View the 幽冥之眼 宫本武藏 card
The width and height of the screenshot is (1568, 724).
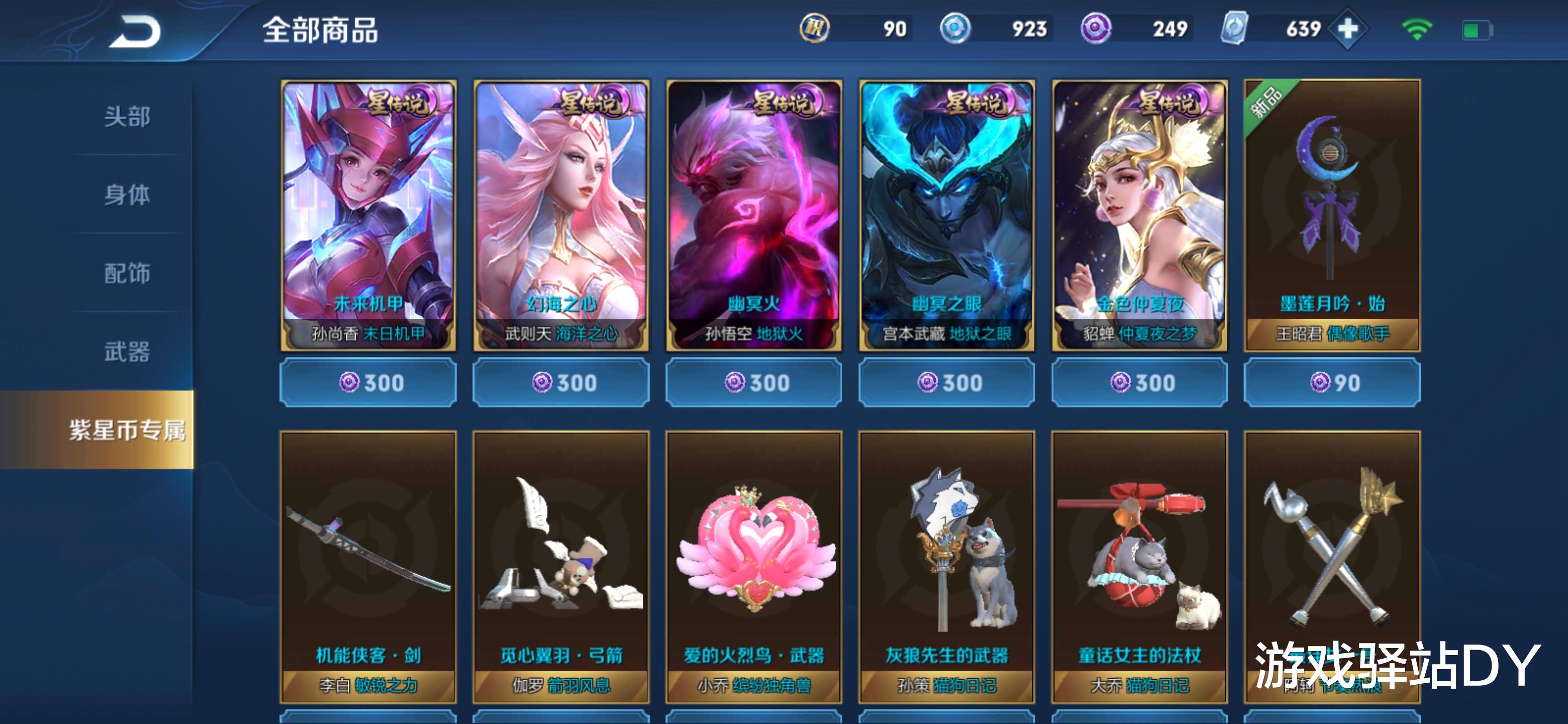[x=947, y=215]
